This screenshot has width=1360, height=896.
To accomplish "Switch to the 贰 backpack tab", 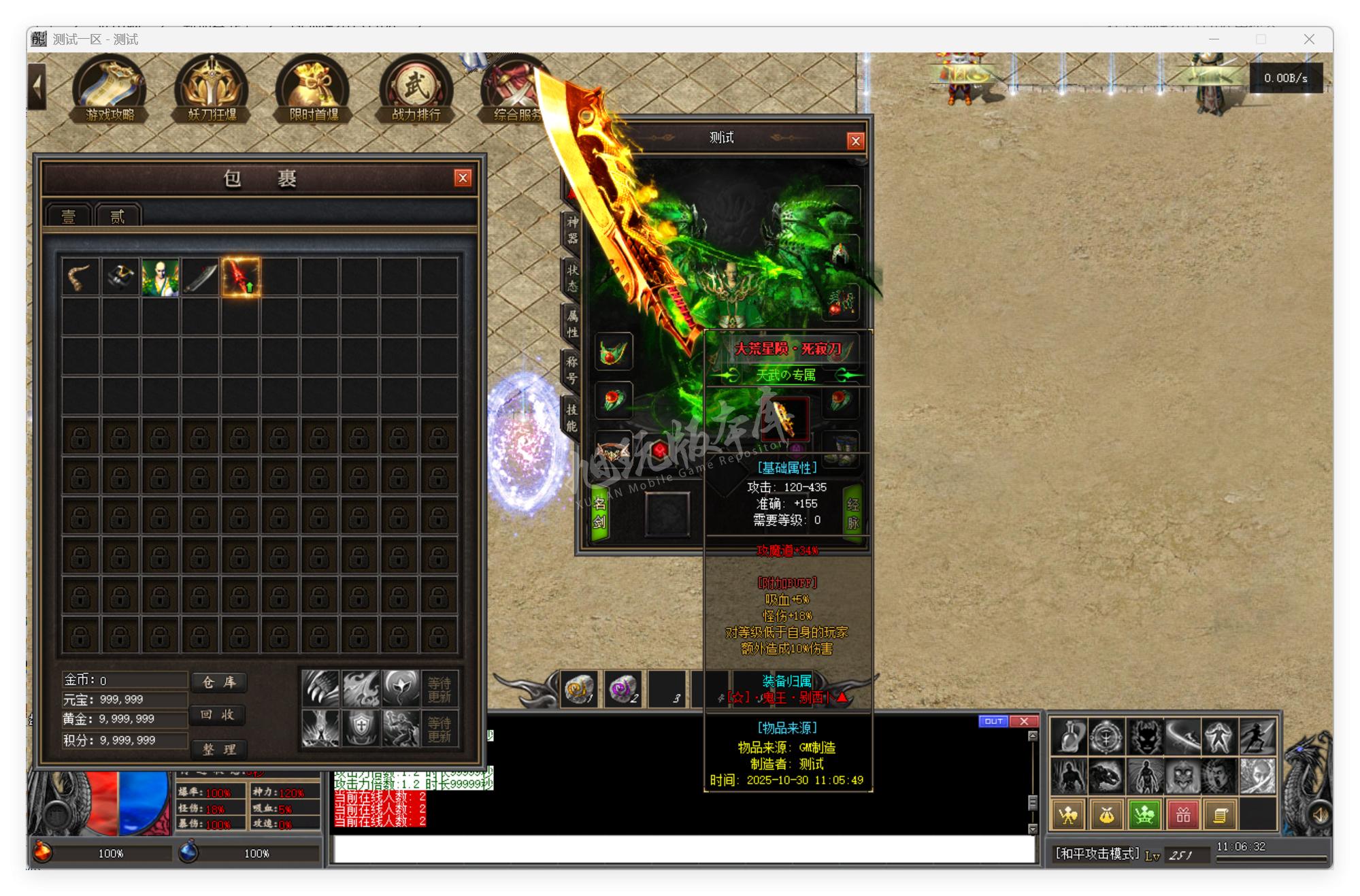I will coord(116,216).
